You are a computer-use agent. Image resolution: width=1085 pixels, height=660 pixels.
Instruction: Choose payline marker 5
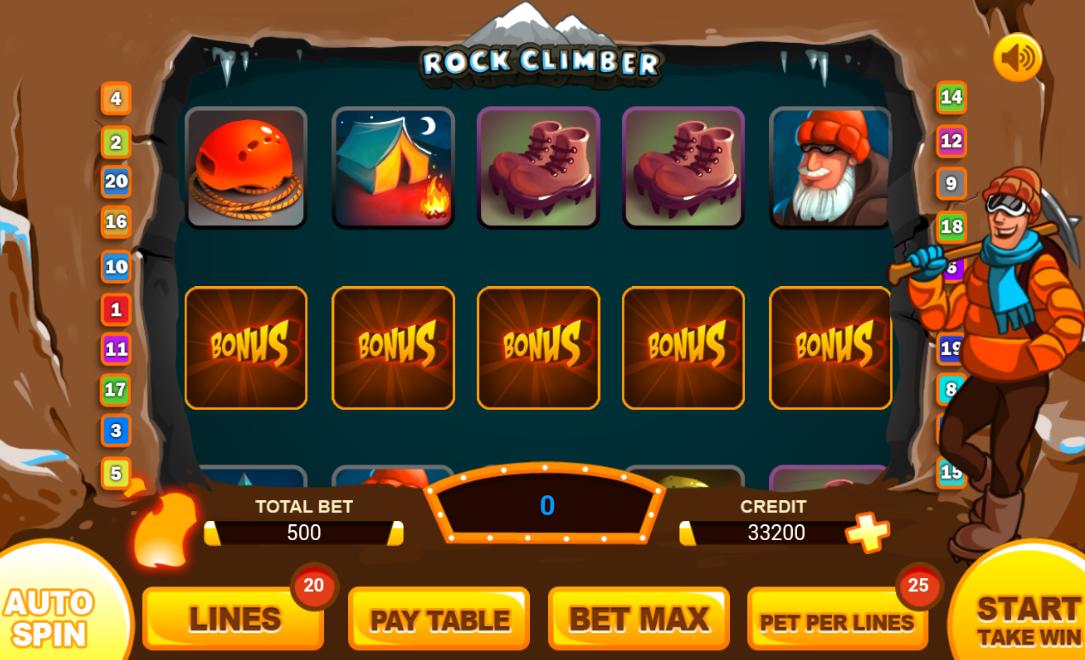pos(116,472)
